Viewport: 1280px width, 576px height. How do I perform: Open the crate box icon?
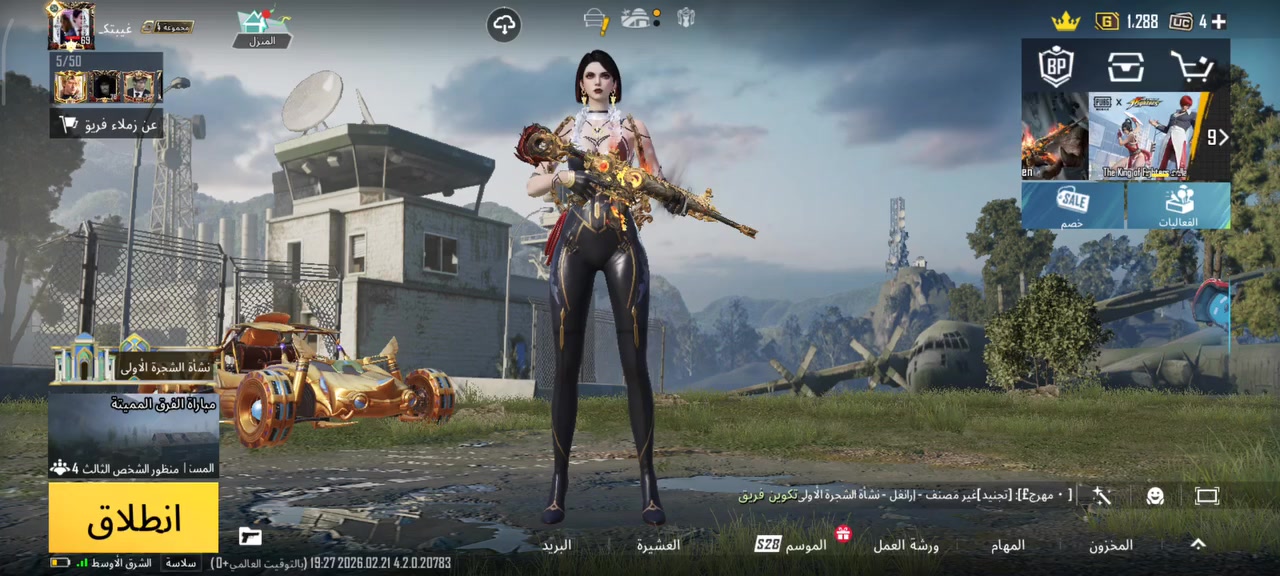[1125, 67]
